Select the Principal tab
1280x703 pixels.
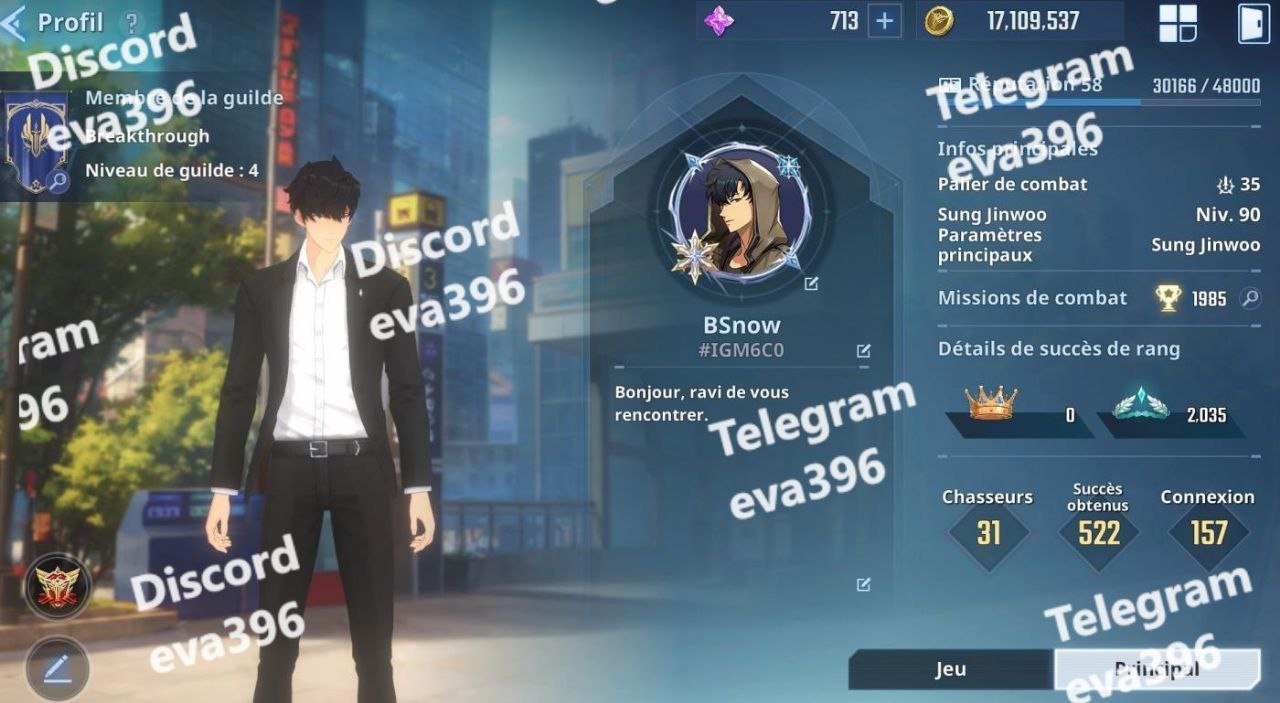[x=1156, y=669]
